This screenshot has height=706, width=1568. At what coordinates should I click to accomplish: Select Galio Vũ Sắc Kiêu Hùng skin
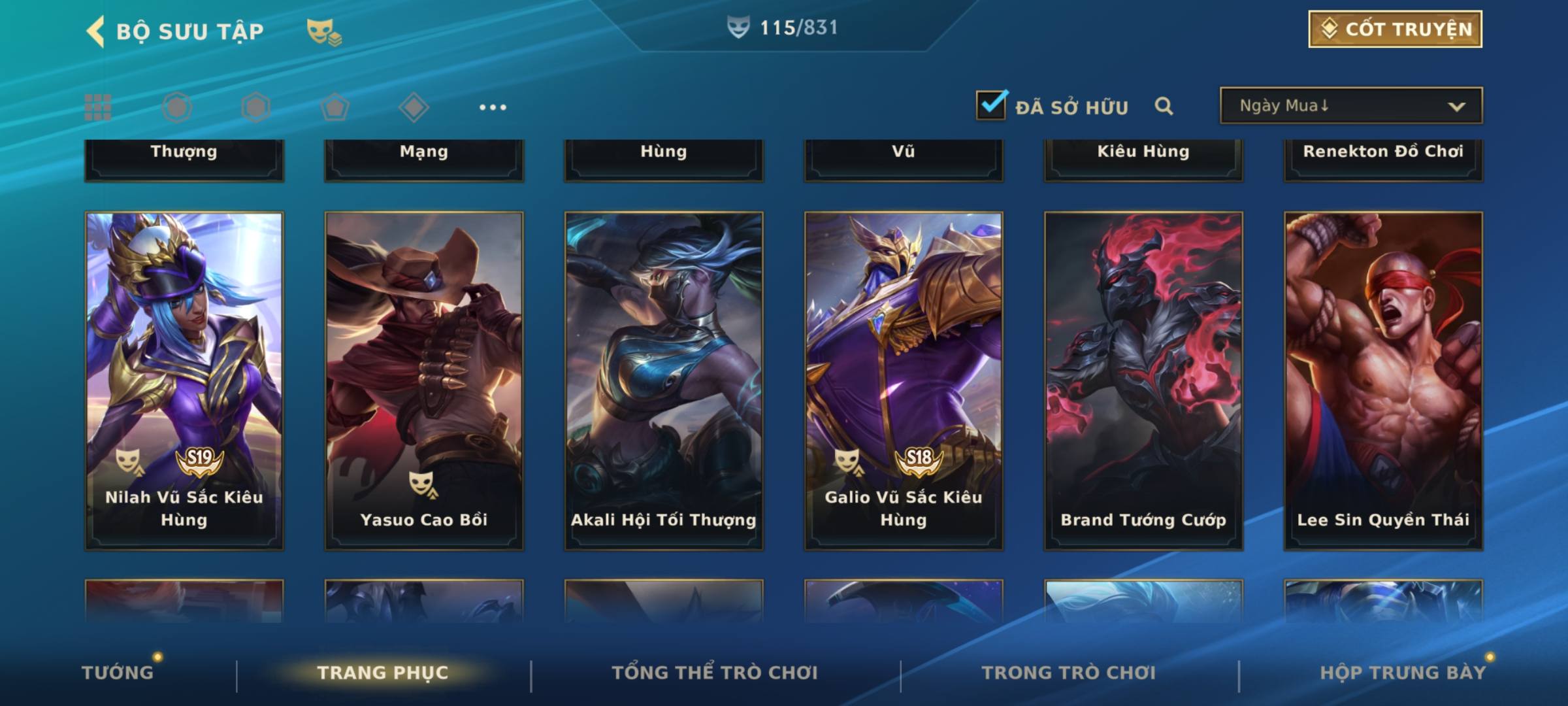click(904, 380)
